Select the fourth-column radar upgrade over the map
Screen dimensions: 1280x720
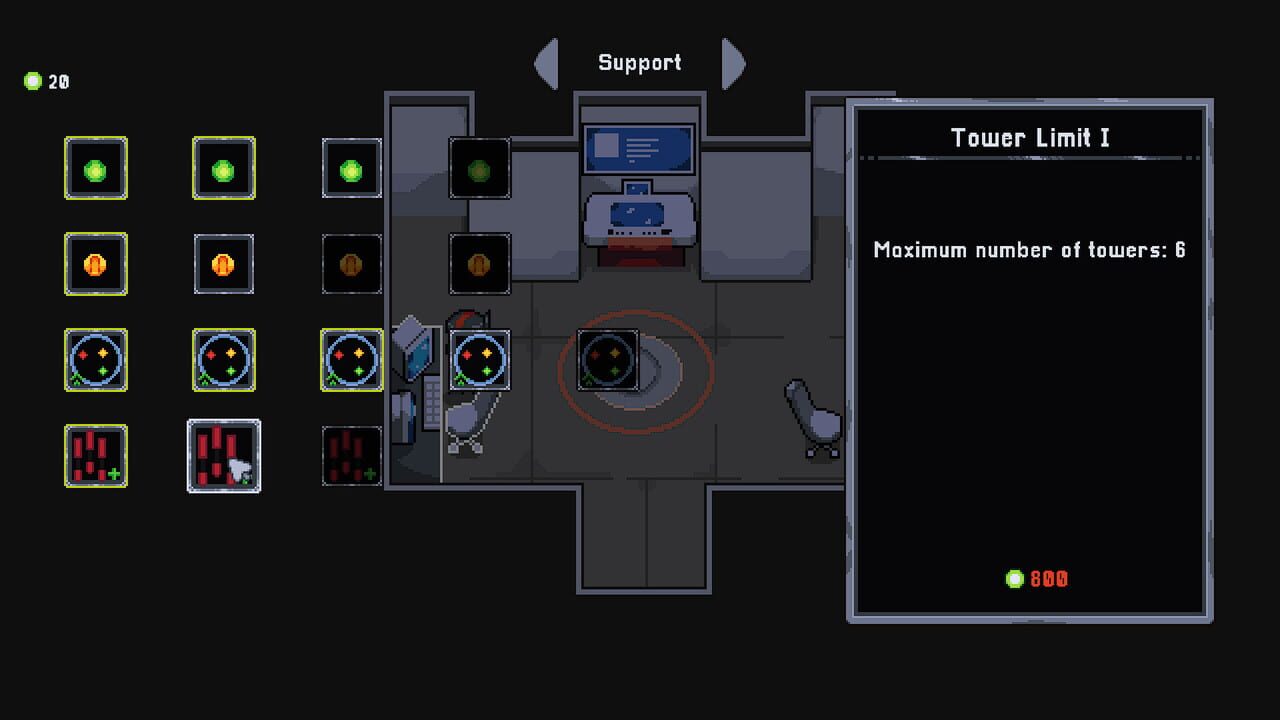479,360
